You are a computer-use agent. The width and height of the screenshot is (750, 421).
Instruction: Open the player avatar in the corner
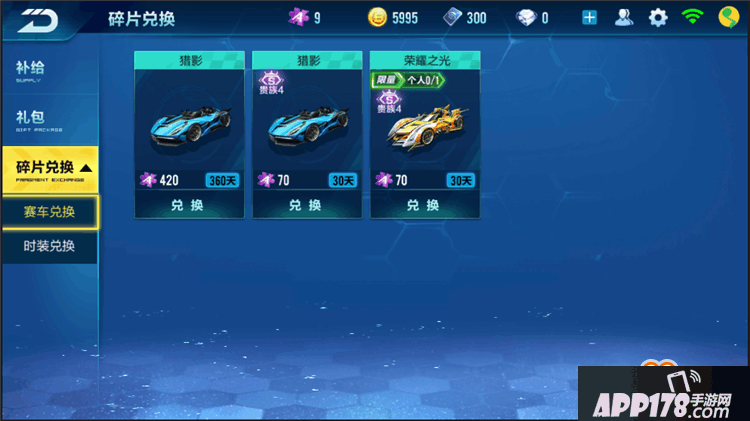729,17
